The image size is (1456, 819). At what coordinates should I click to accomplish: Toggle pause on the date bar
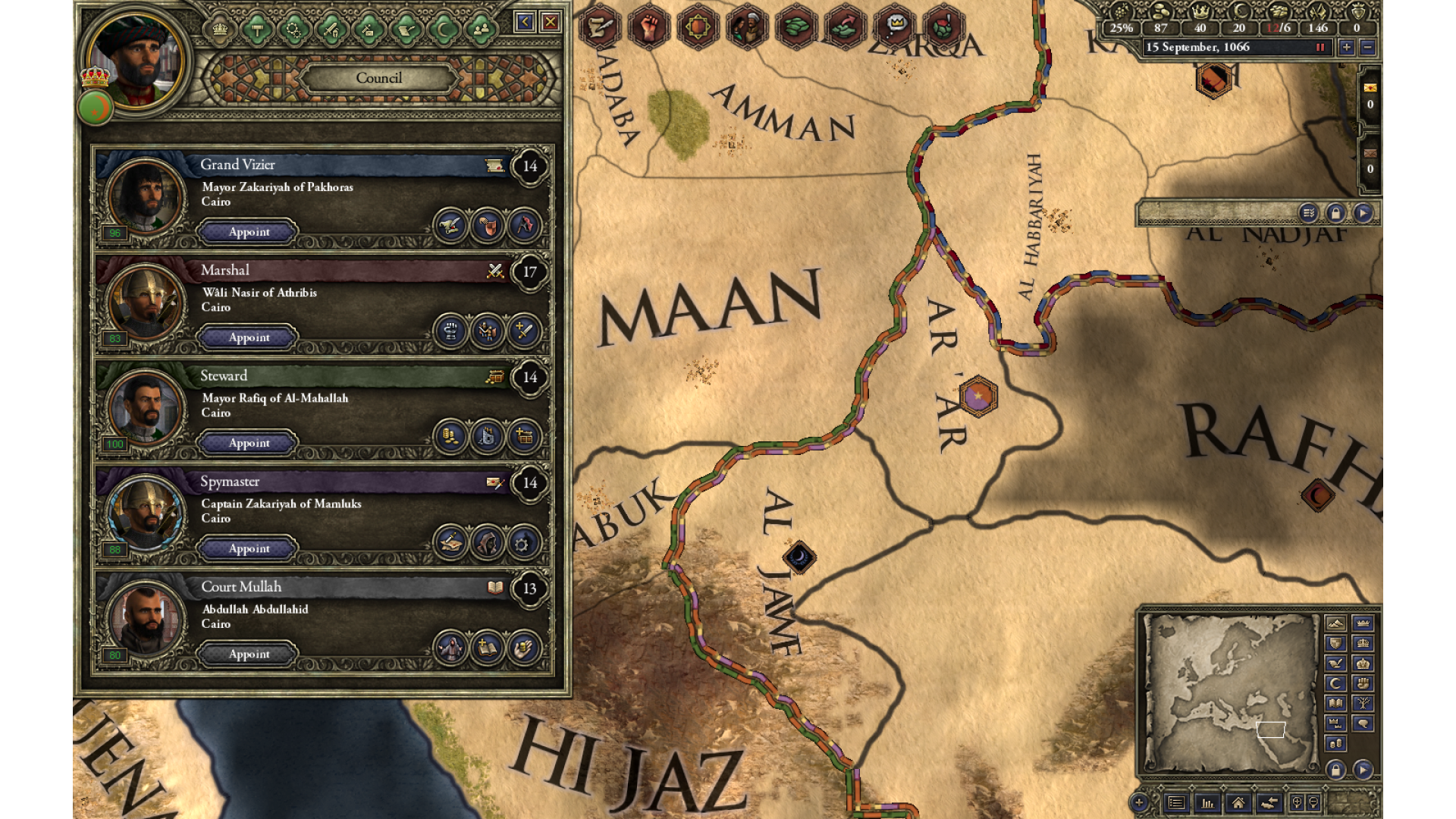click(x=1320, y=47)
